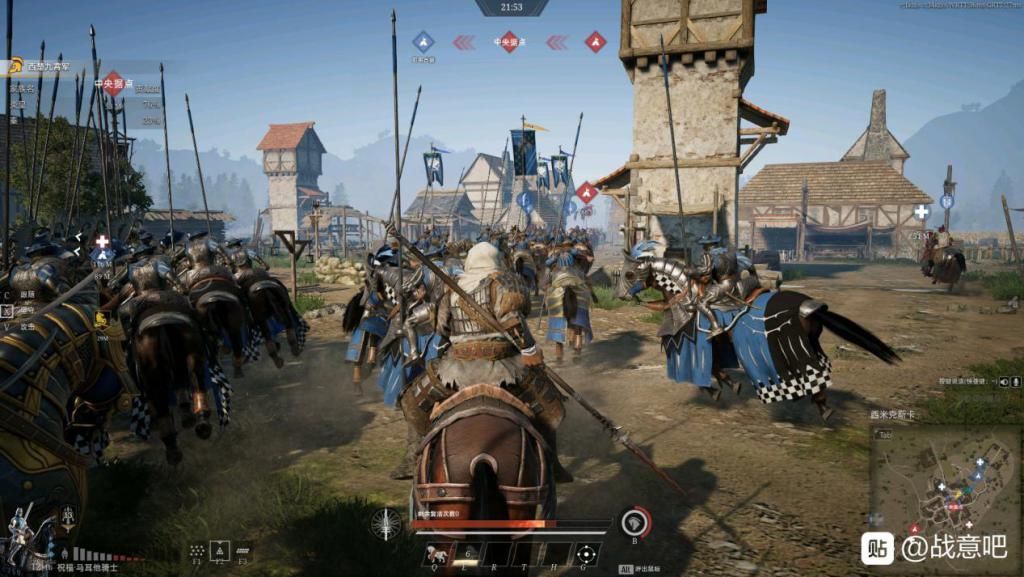Toggle the microphone icon

pyautogui.click(x=1014, y=382)
